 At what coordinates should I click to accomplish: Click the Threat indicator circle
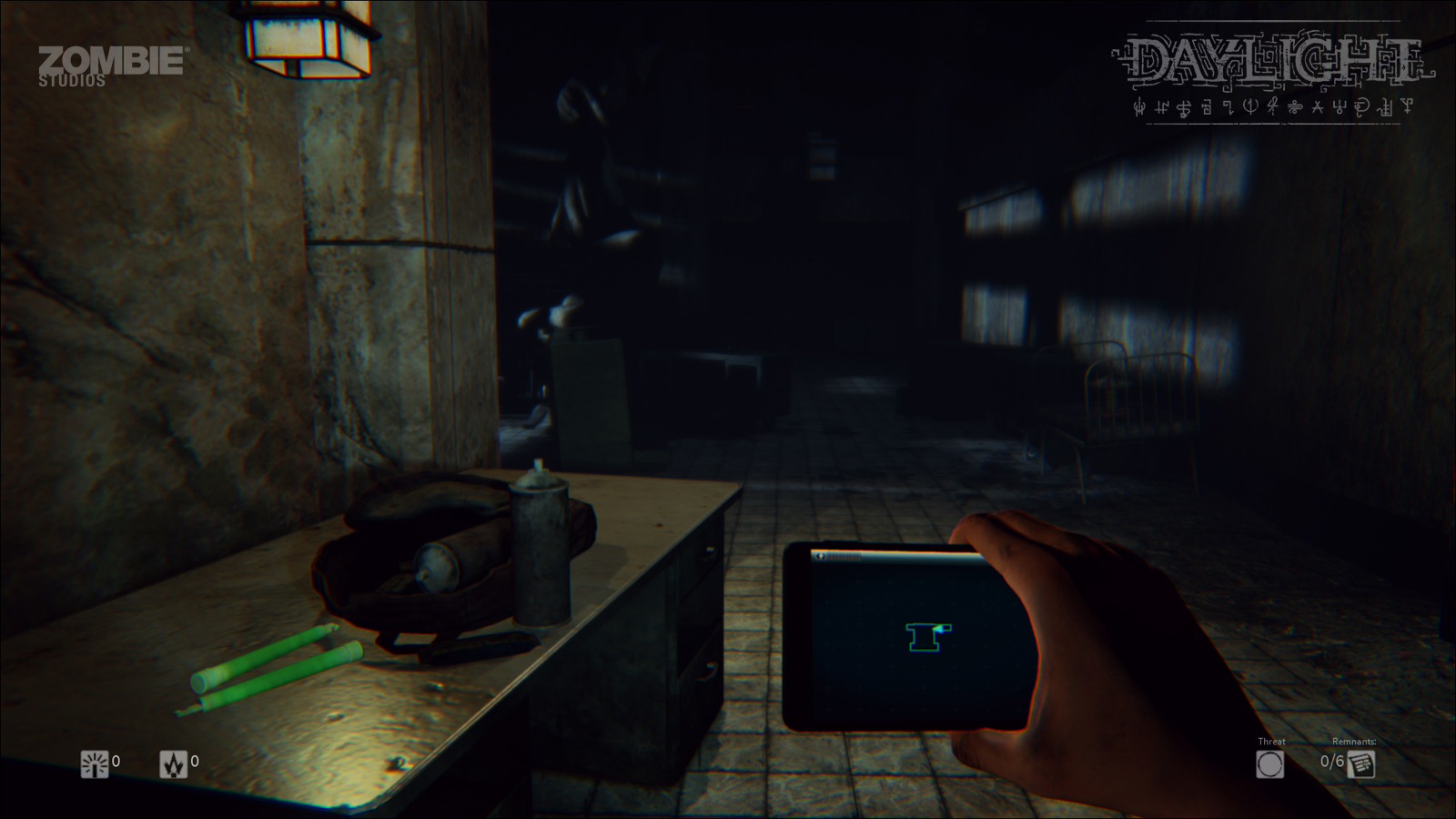[x=1270, y=764]
